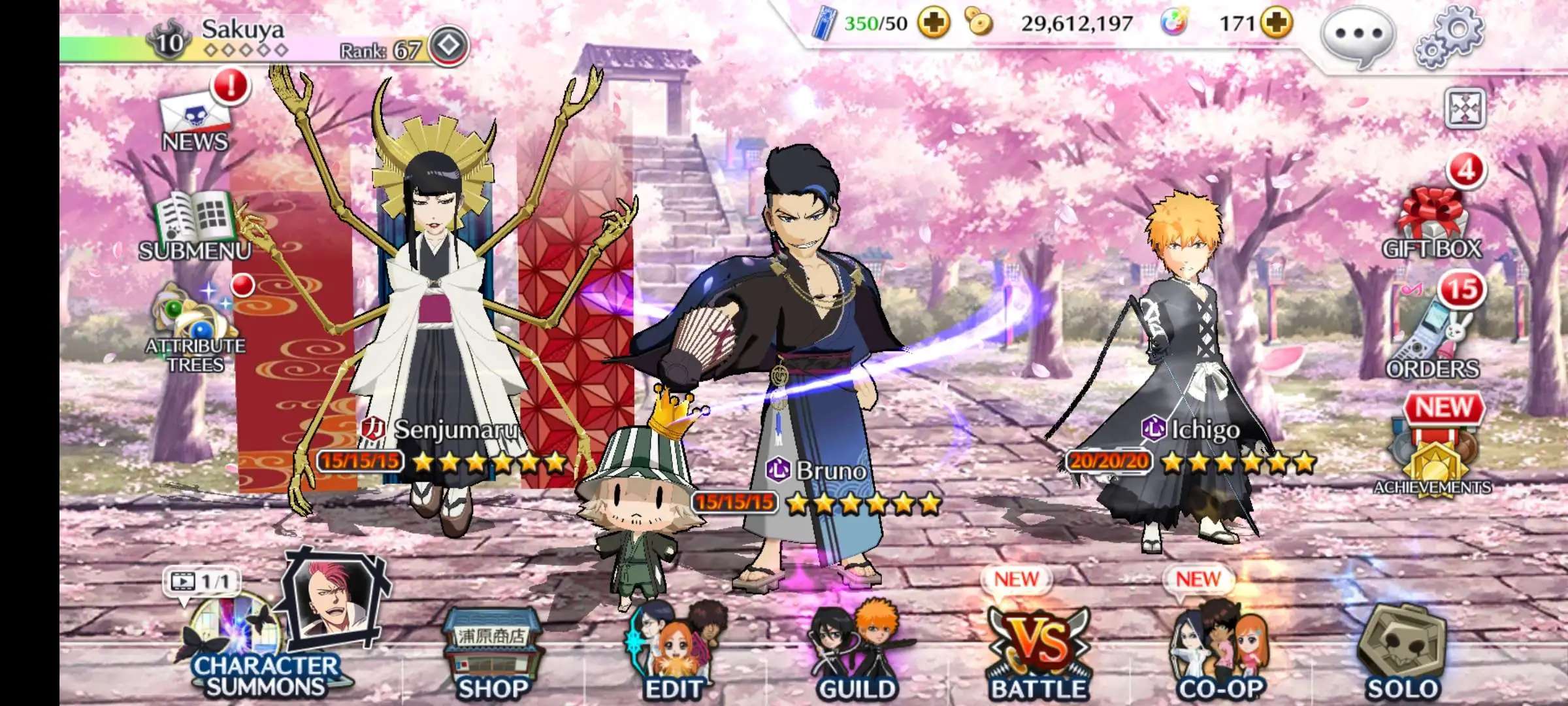The height and width of the screenshot is (706, 1568).
Task: Toggle the fullscreen hide-UI button
Action: tap(1465, 108)
